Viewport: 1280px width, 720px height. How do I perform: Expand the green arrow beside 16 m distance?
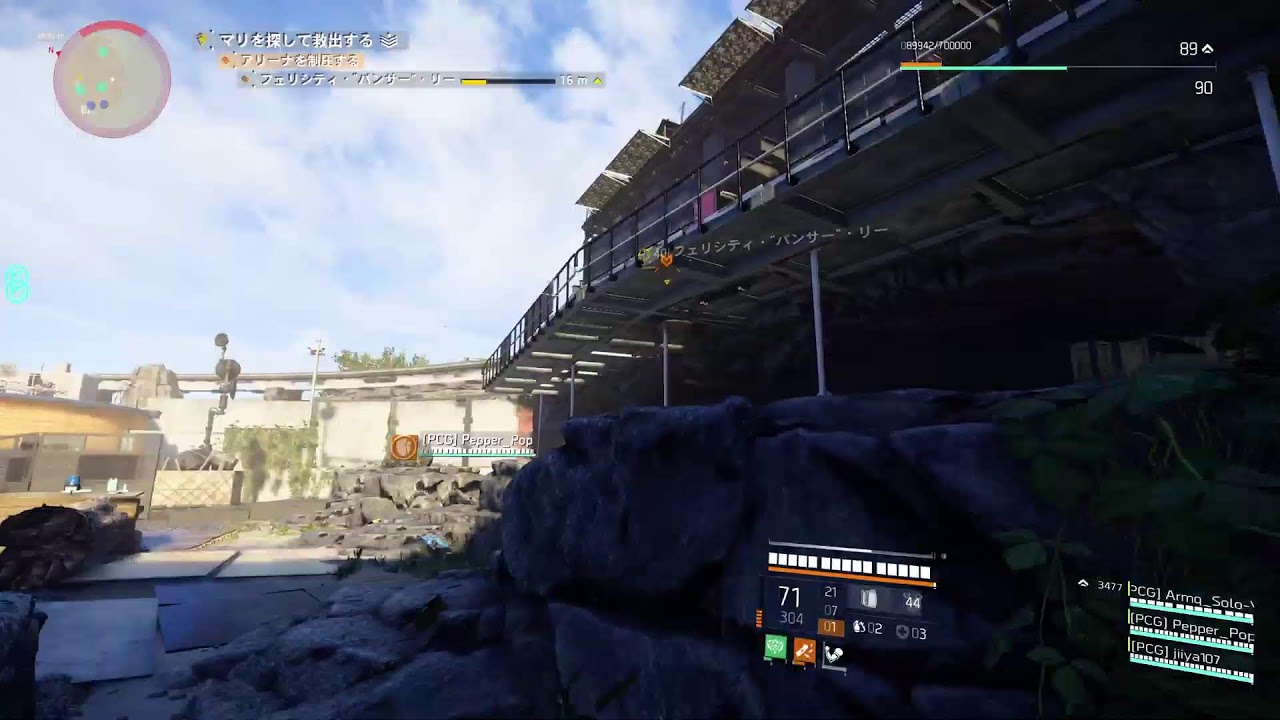tap(596, 81)
